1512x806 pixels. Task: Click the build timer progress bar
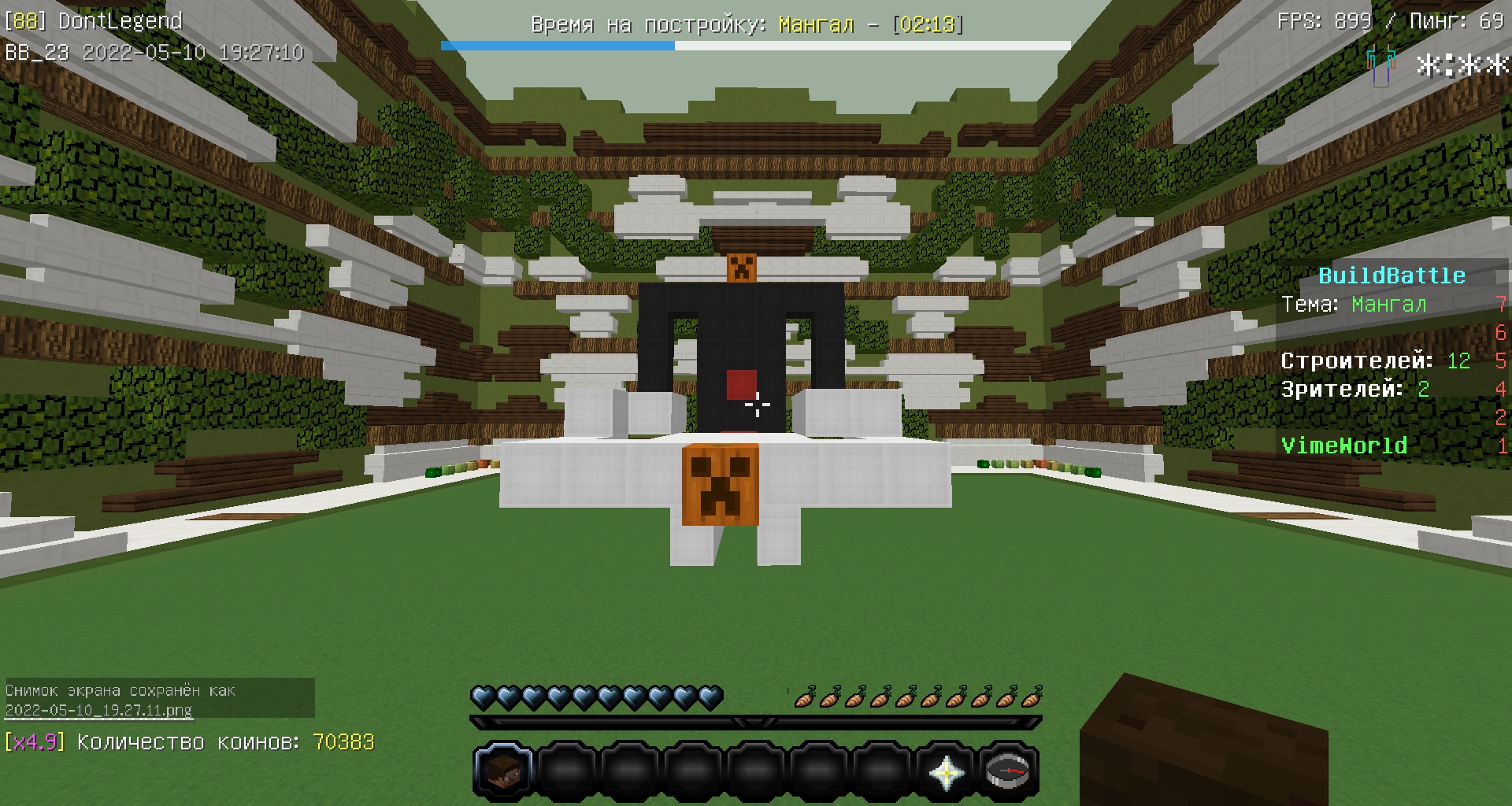click(756, 46)
